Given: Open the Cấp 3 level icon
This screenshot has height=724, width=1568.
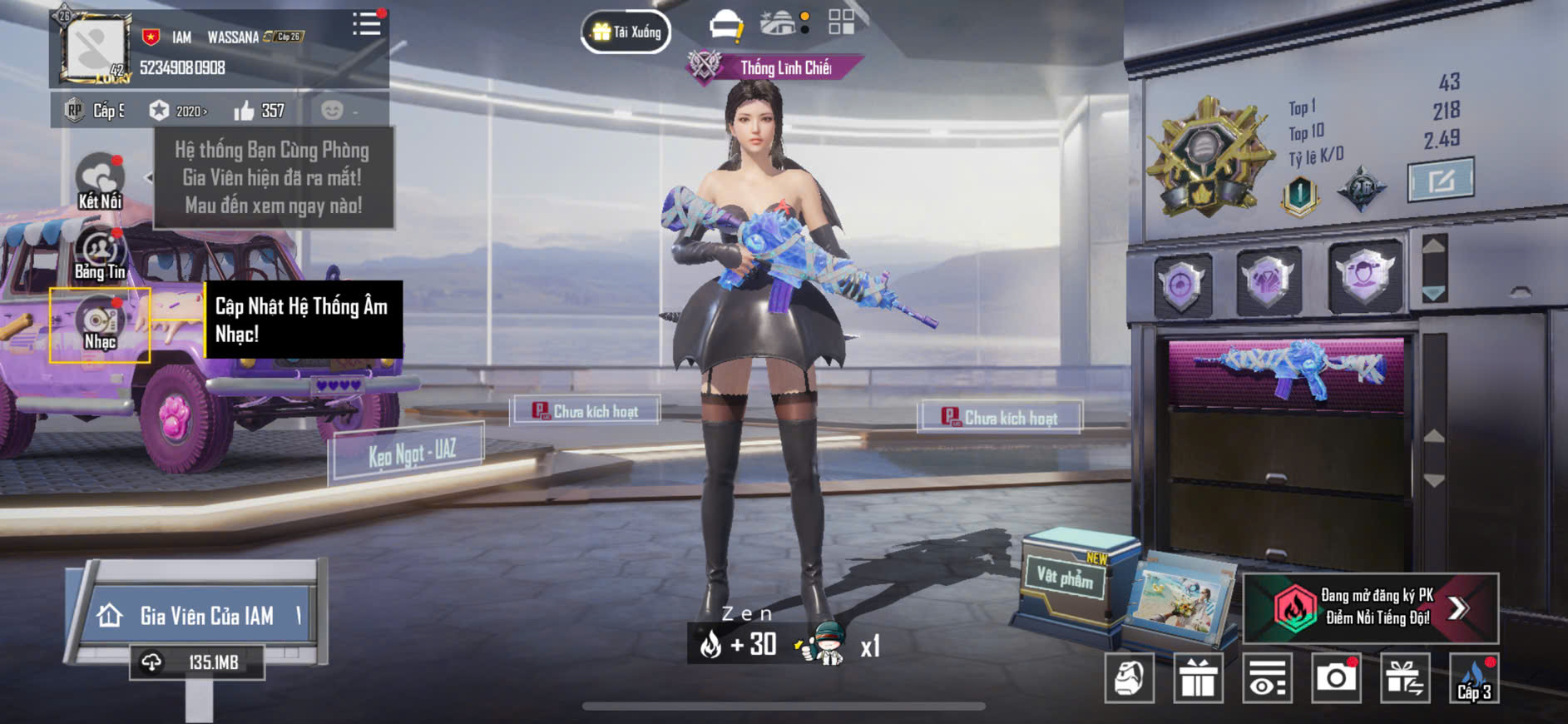Looking at the screenshot, I should [x=1474, y=678].
